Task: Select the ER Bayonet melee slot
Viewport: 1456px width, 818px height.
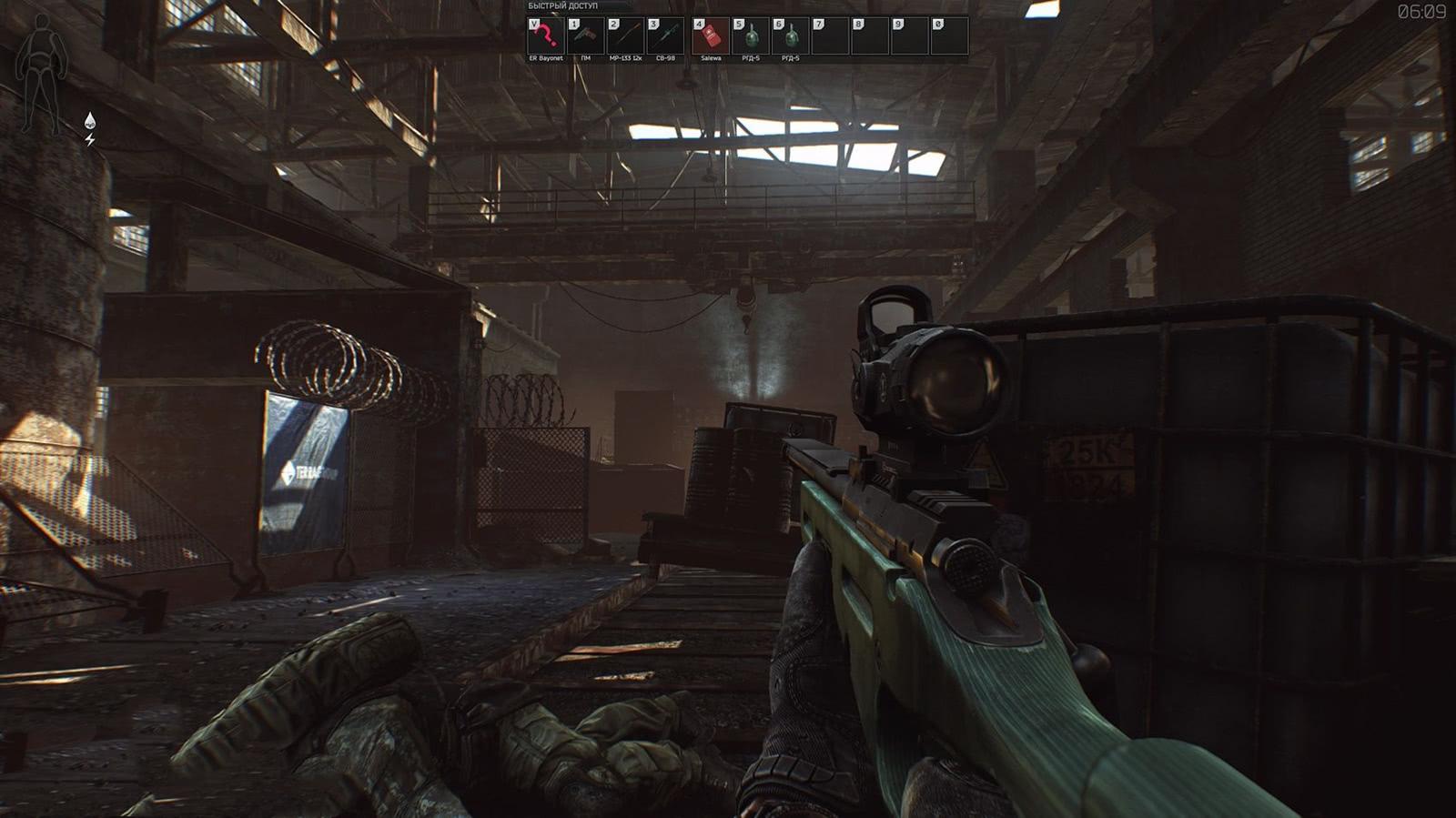Action: (545, 36)
